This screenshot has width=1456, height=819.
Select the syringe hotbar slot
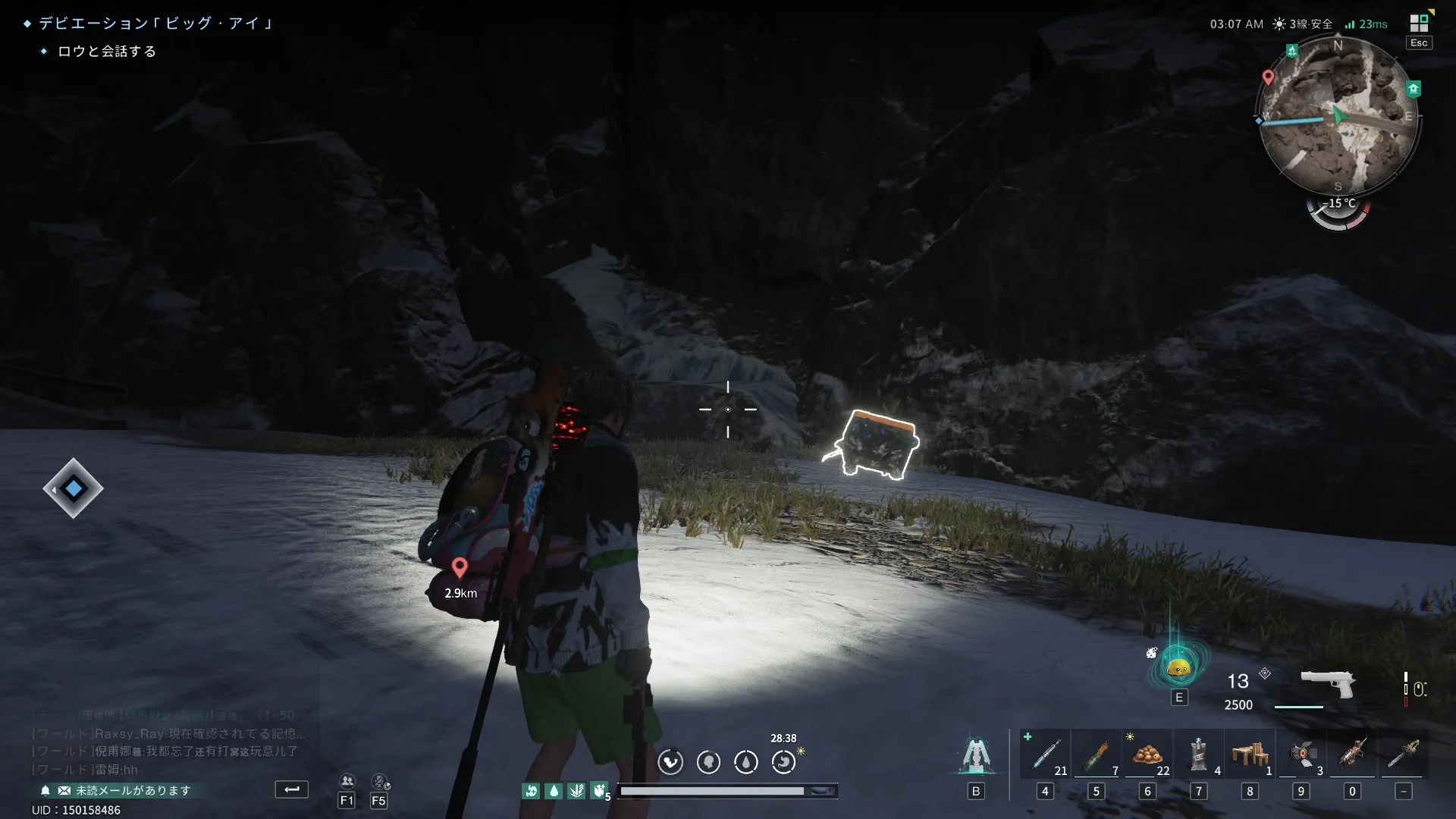(1045, 755)
